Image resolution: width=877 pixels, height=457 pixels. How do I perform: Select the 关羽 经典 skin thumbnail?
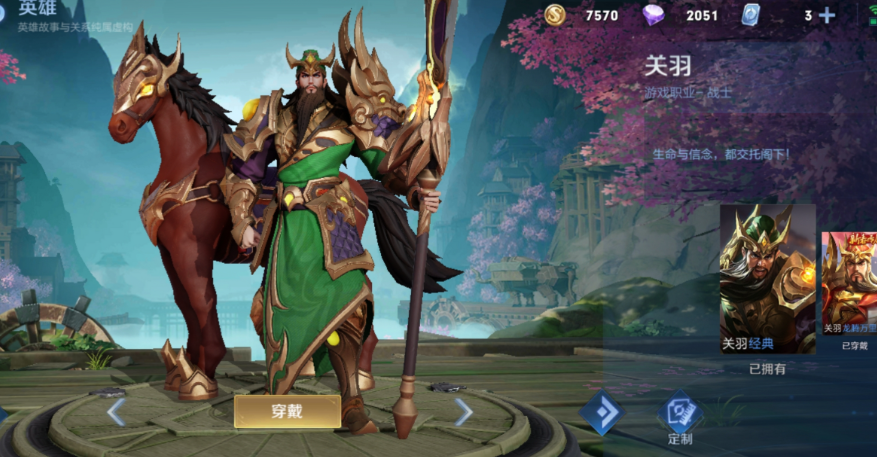pyautogui.click(x=767, y=279)
